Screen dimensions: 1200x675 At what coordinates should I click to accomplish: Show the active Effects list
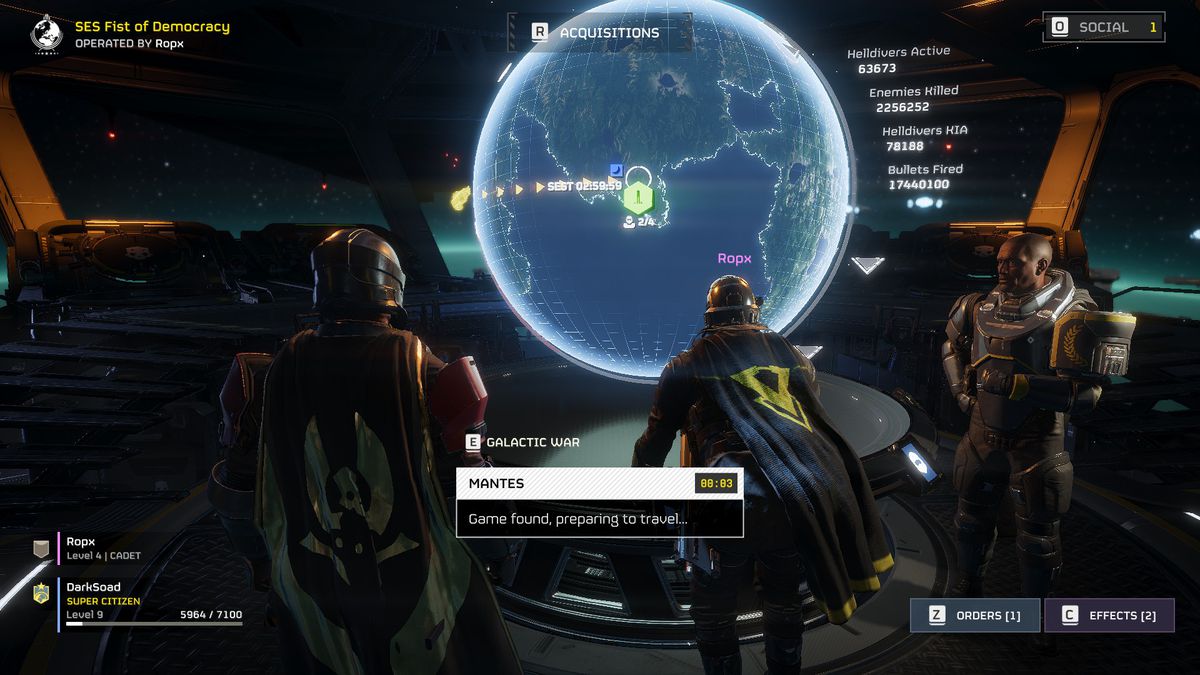1109,615
